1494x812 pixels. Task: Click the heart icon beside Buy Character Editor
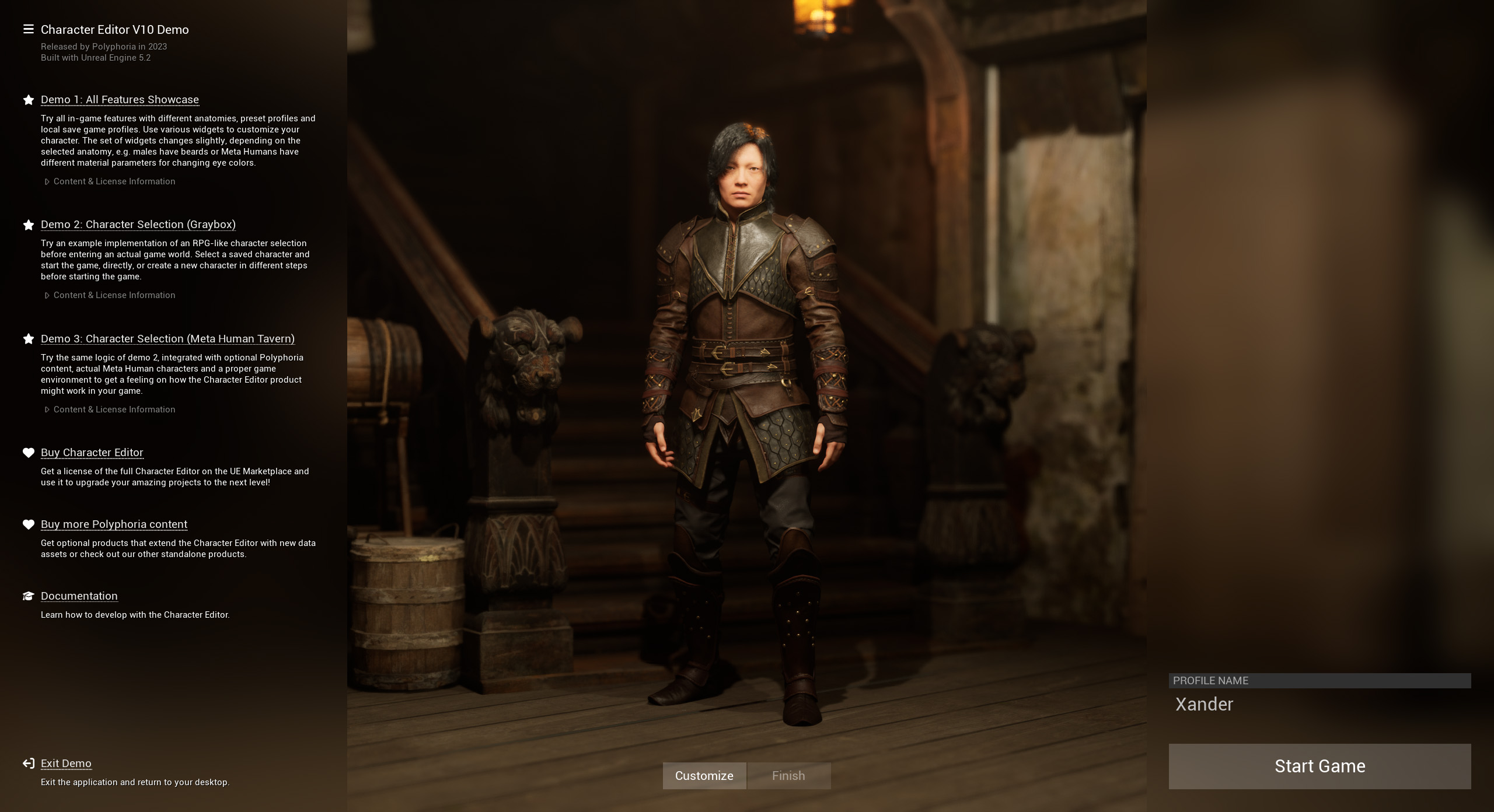tap(28, 452)
